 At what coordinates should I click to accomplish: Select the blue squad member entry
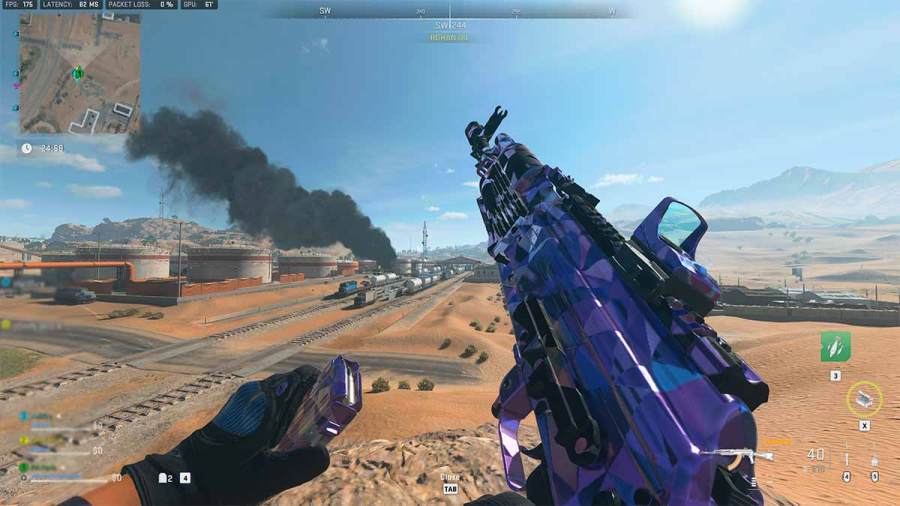pyautogui.click(x=42, y=416)
